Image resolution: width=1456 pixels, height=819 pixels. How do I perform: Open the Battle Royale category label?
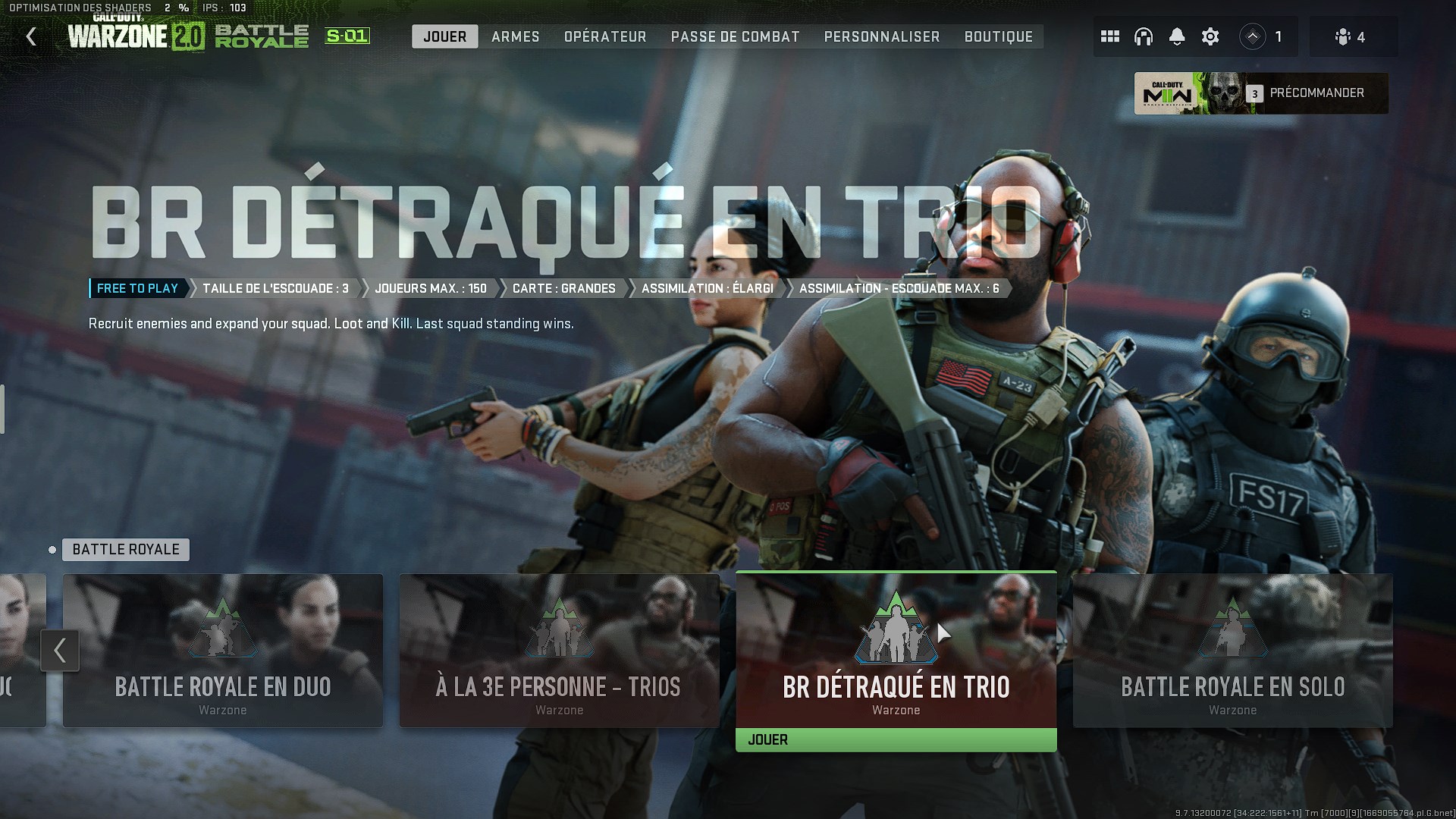(125, 549)
